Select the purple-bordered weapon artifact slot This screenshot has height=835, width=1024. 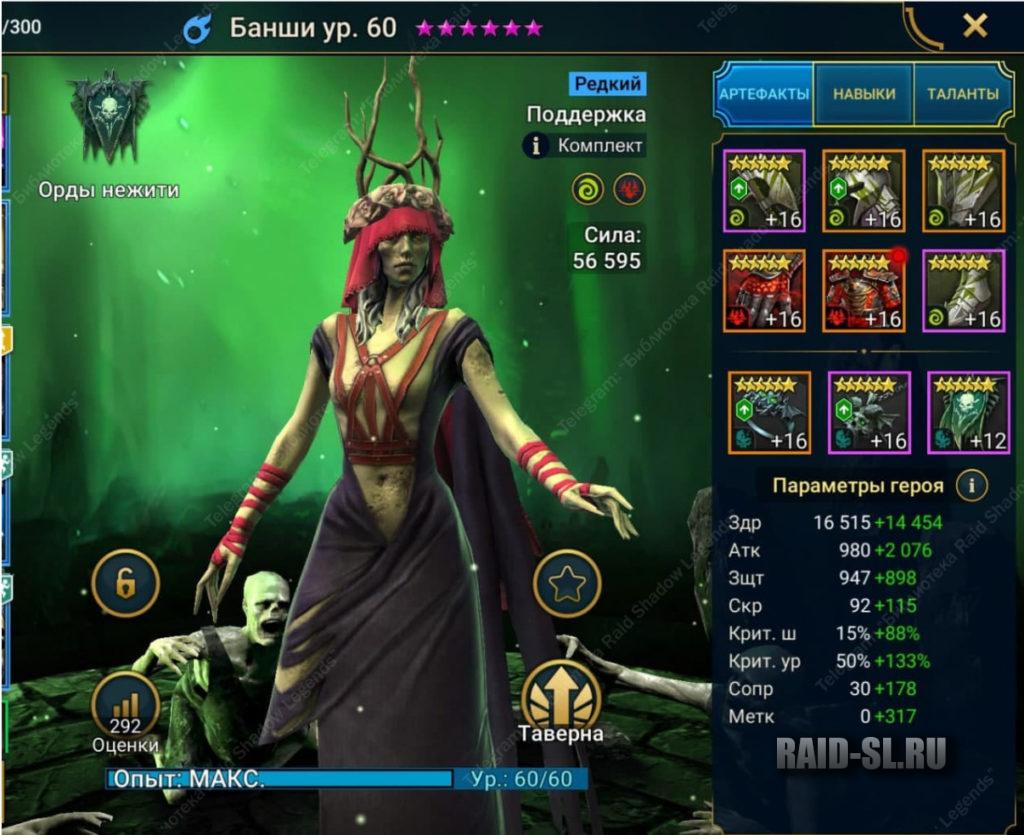(764, 190)
